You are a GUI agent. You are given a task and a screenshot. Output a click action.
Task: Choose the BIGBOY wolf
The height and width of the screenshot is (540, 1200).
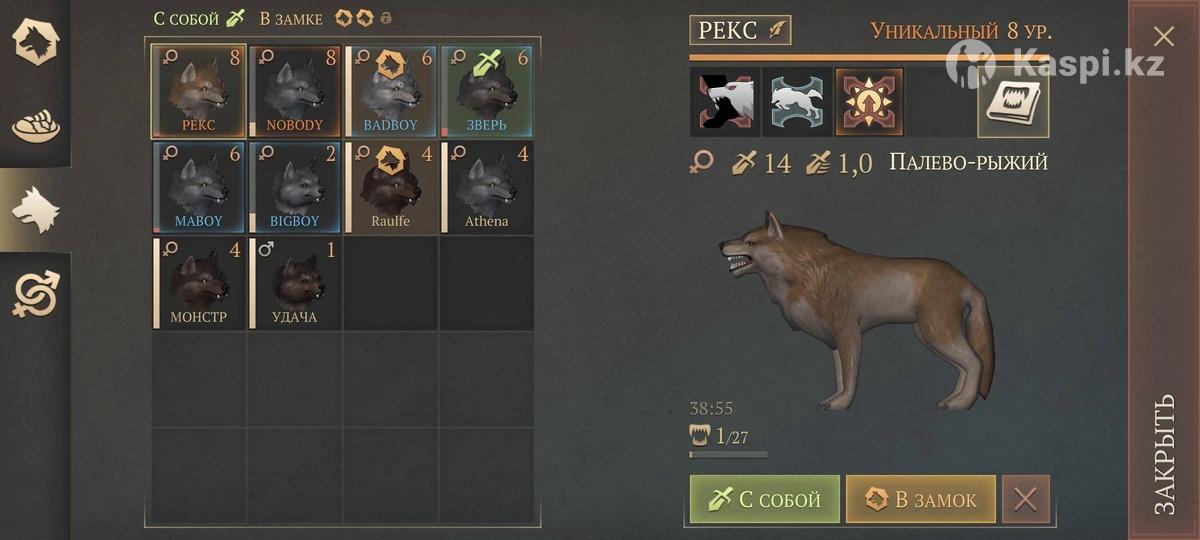[x=294, y=186]
